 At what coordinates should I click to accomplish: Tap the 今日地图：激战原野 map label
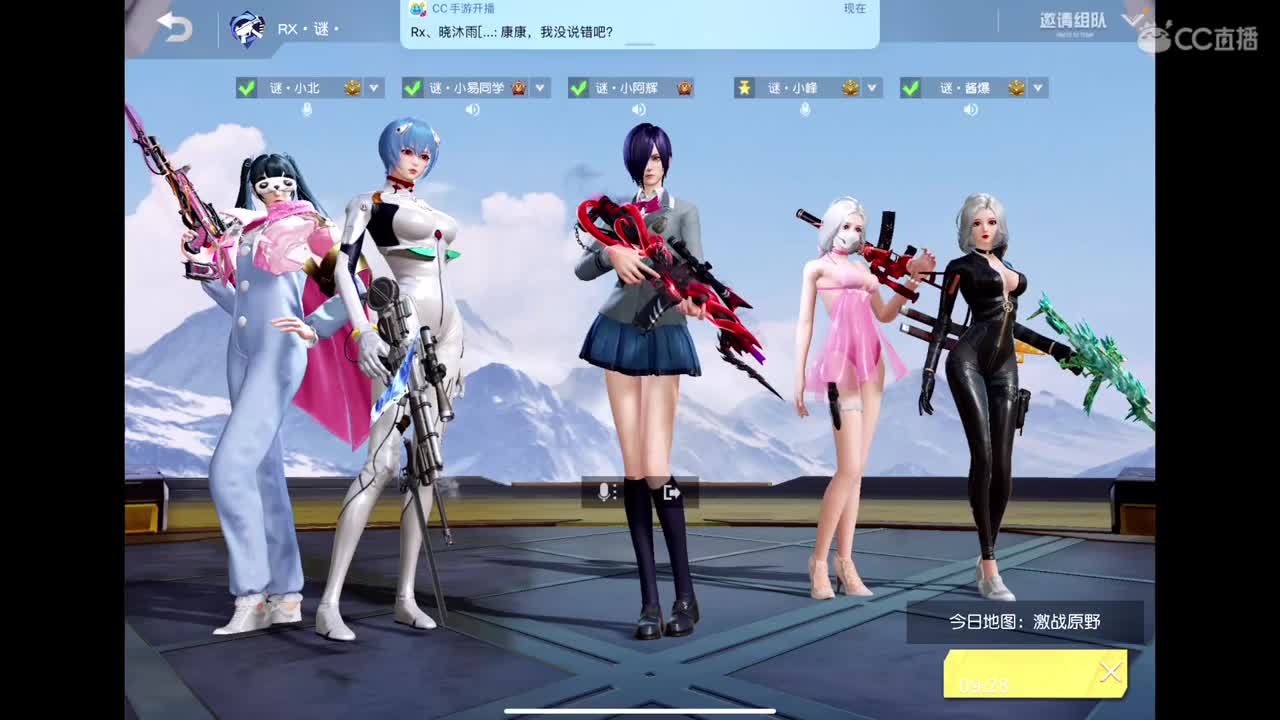click(1027, 622)
